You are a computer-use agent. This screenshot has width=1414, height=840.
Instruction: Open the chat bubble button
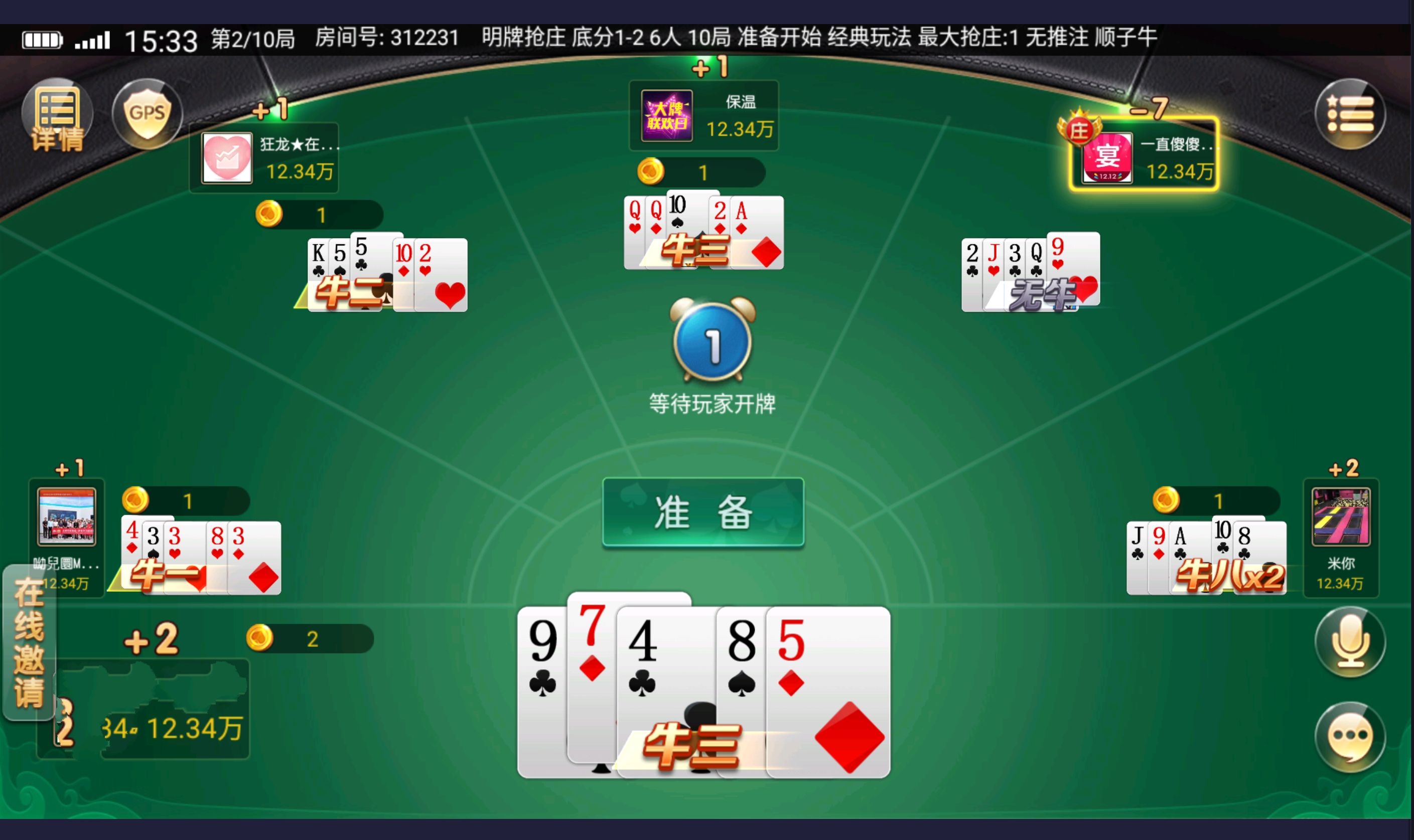1349,736
